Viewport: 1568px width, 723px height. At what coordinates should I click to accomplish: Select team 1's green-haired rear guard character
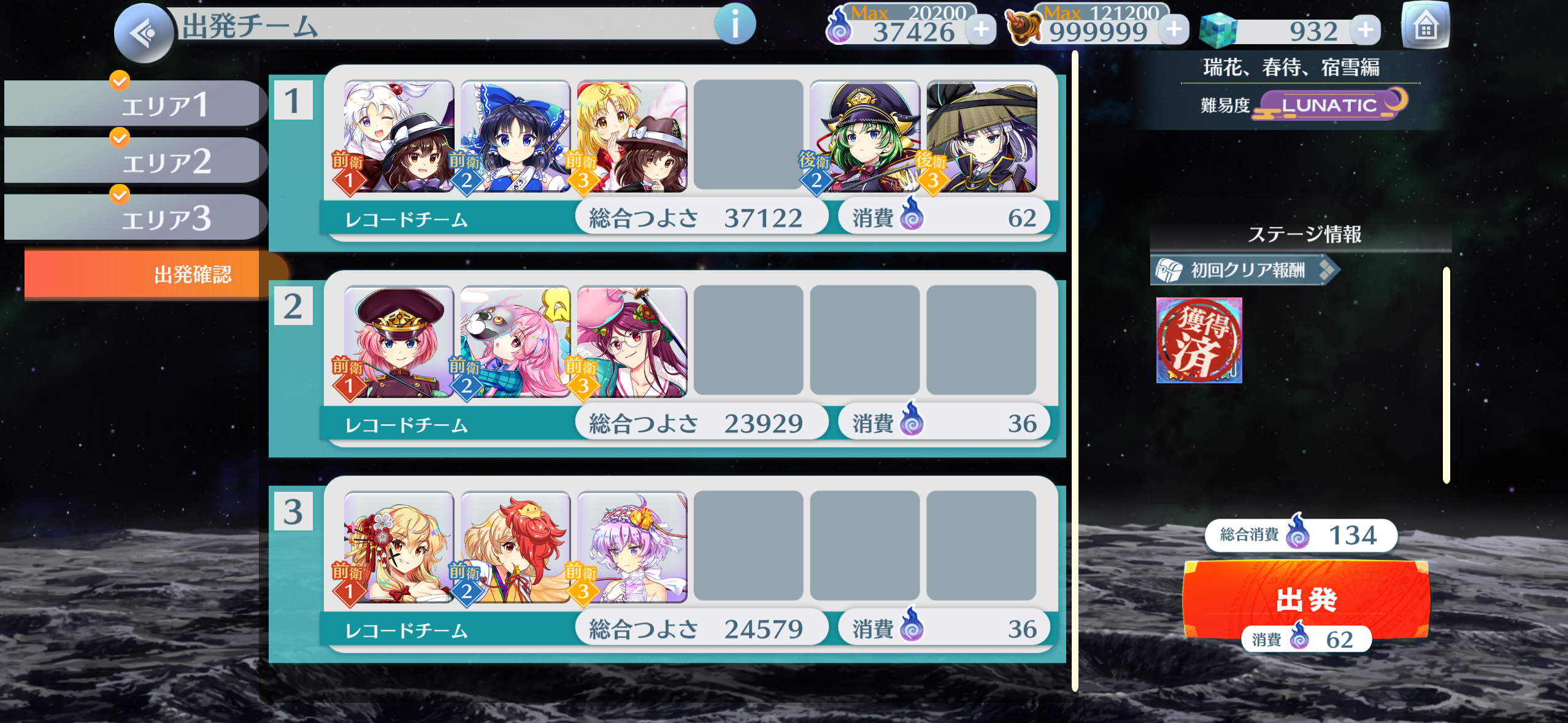tap(864, 136)
